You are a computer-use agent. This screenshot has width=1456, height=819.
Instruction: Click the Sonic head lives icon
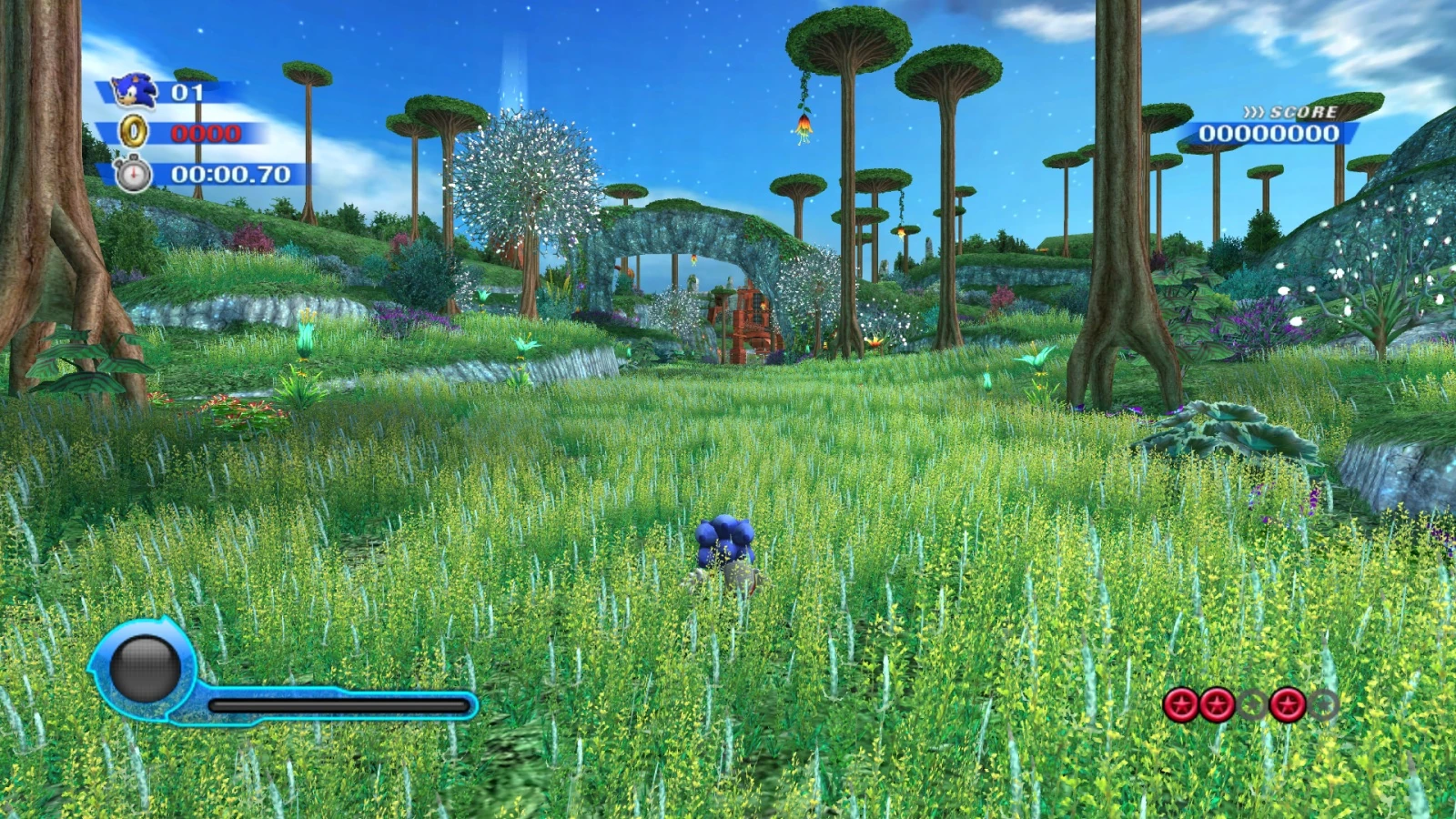134,90
